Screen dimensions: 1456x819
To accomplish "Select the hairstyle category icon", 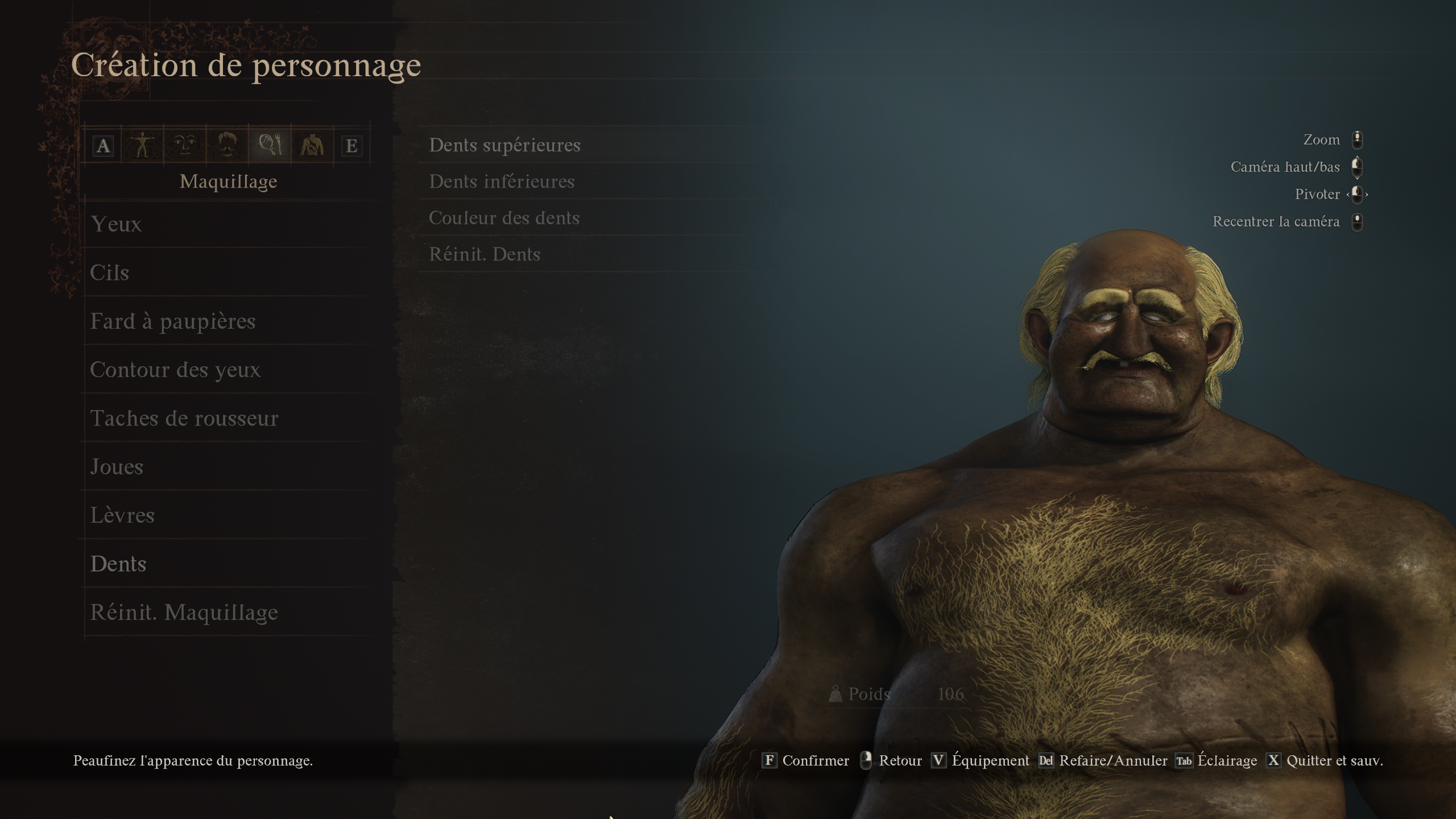I will pyautogui.click(x=228, y=146).
